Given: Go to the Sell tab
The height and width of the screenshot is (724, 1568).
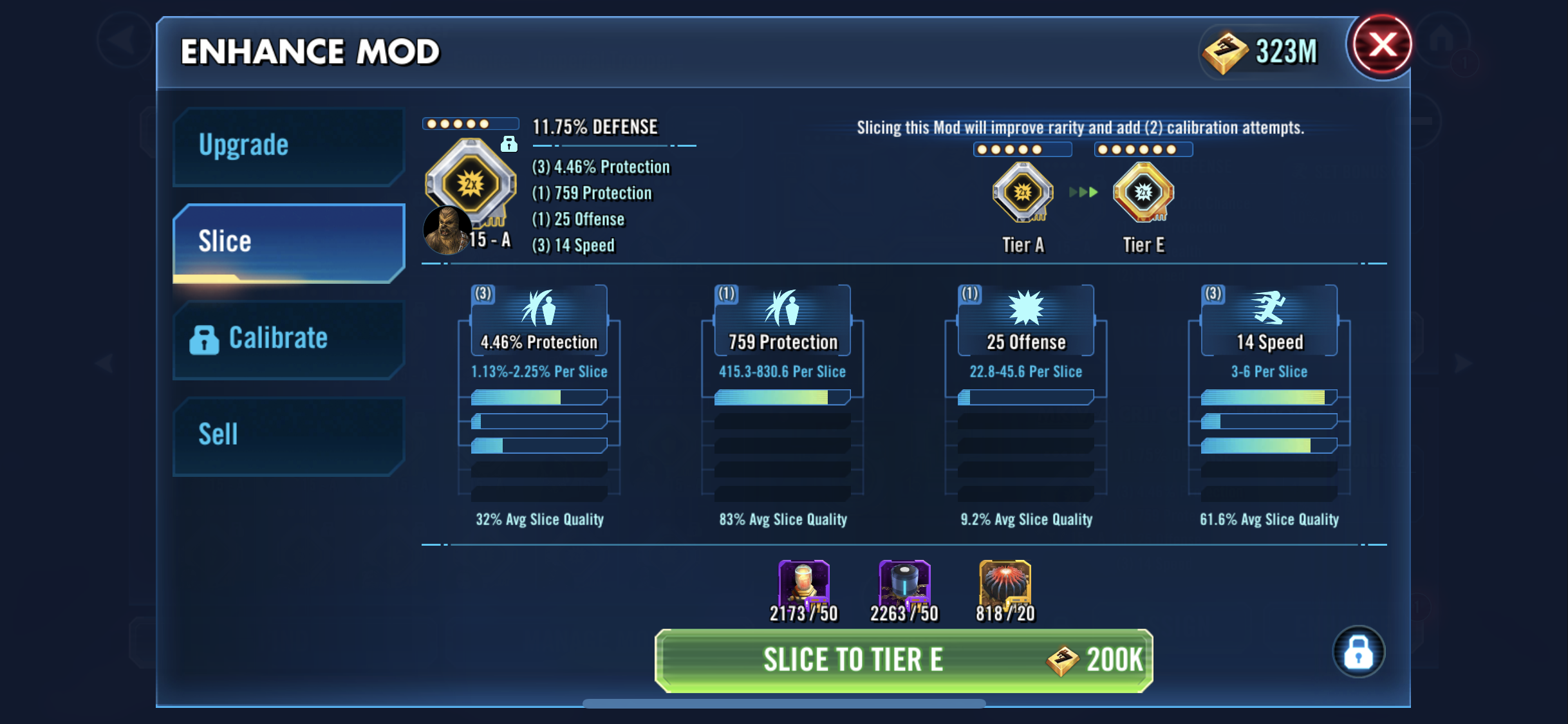Looking at the screenshot, I should pyautogui.click(x=288, y=436).
